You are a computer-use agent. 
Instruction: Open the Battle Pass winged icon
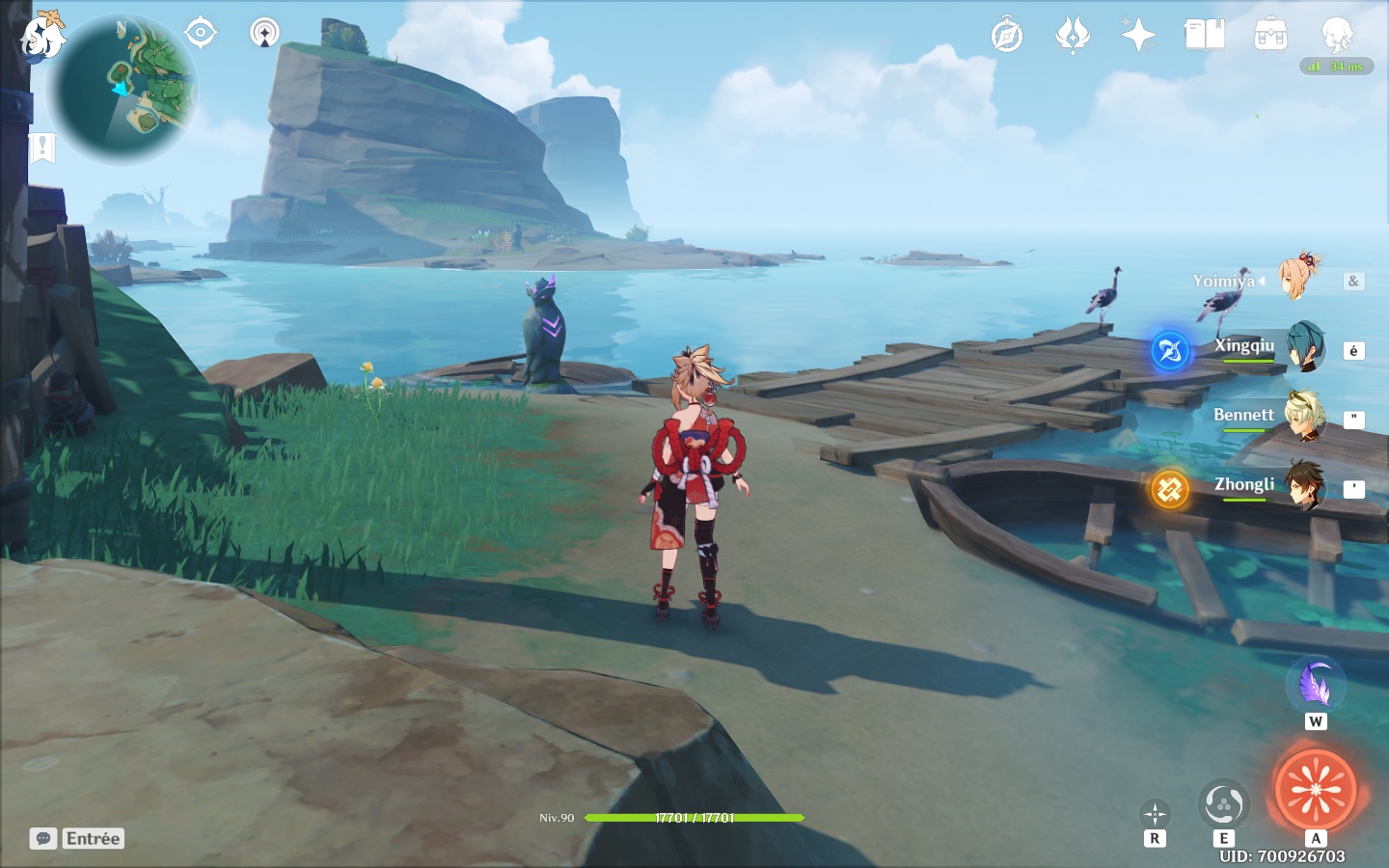1073,36
